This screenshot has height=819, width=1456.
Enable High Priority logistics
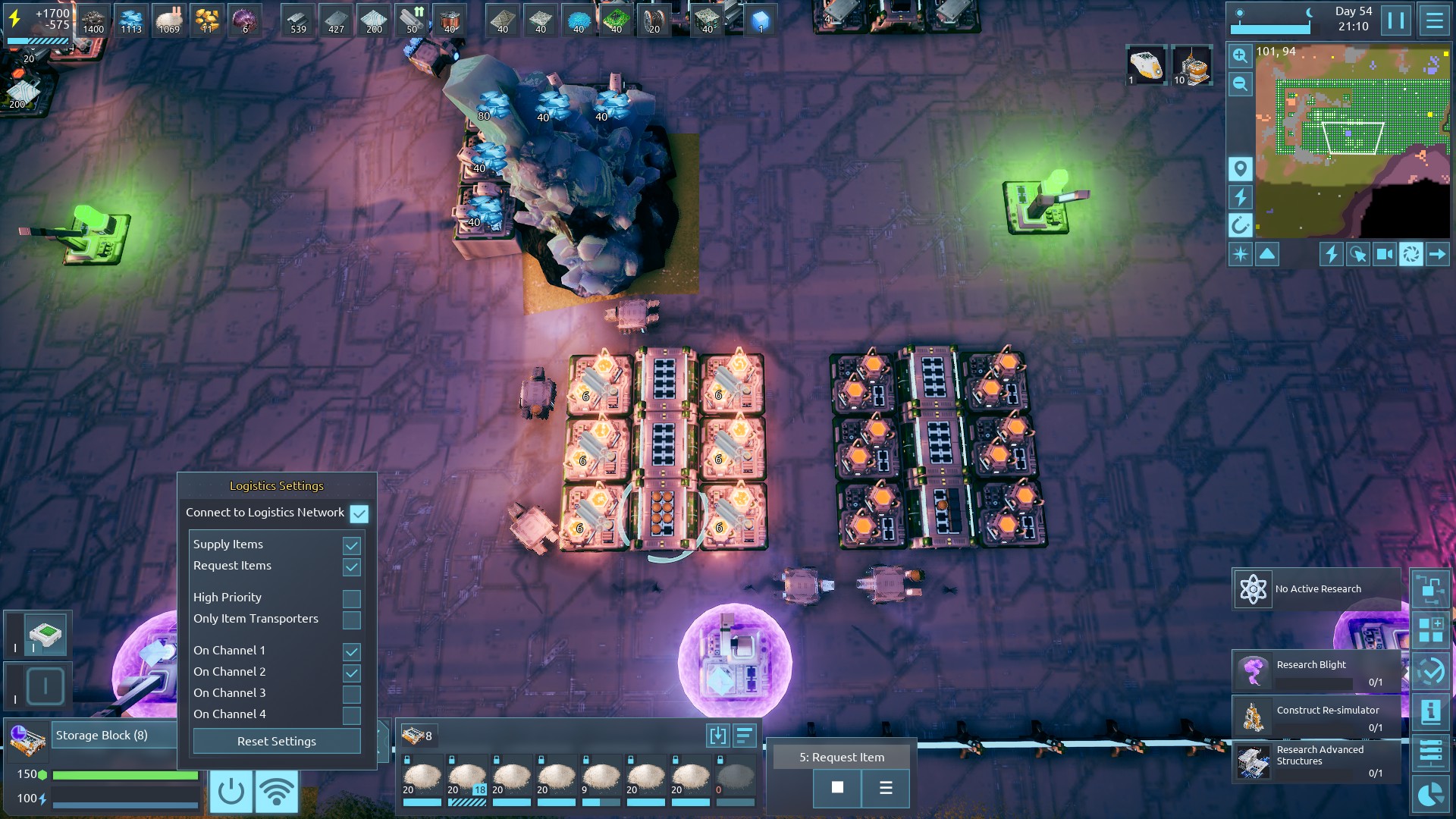click(x=351, y=598)
